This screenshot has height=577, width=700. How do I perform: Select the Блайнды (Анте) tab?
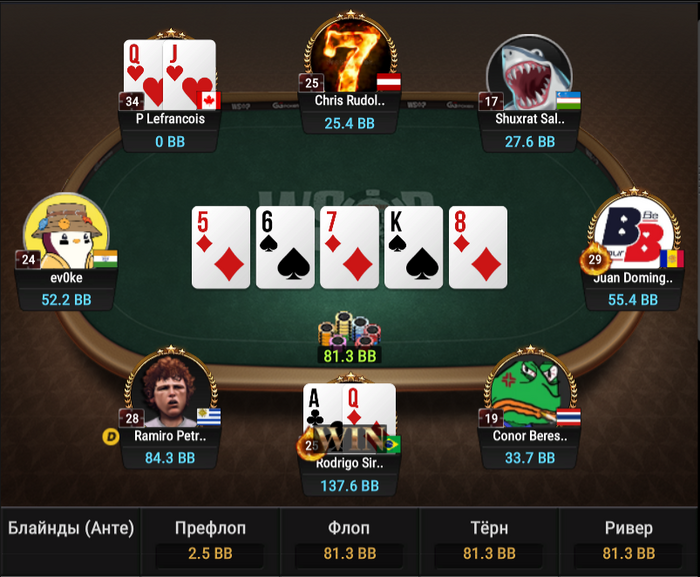71,529
